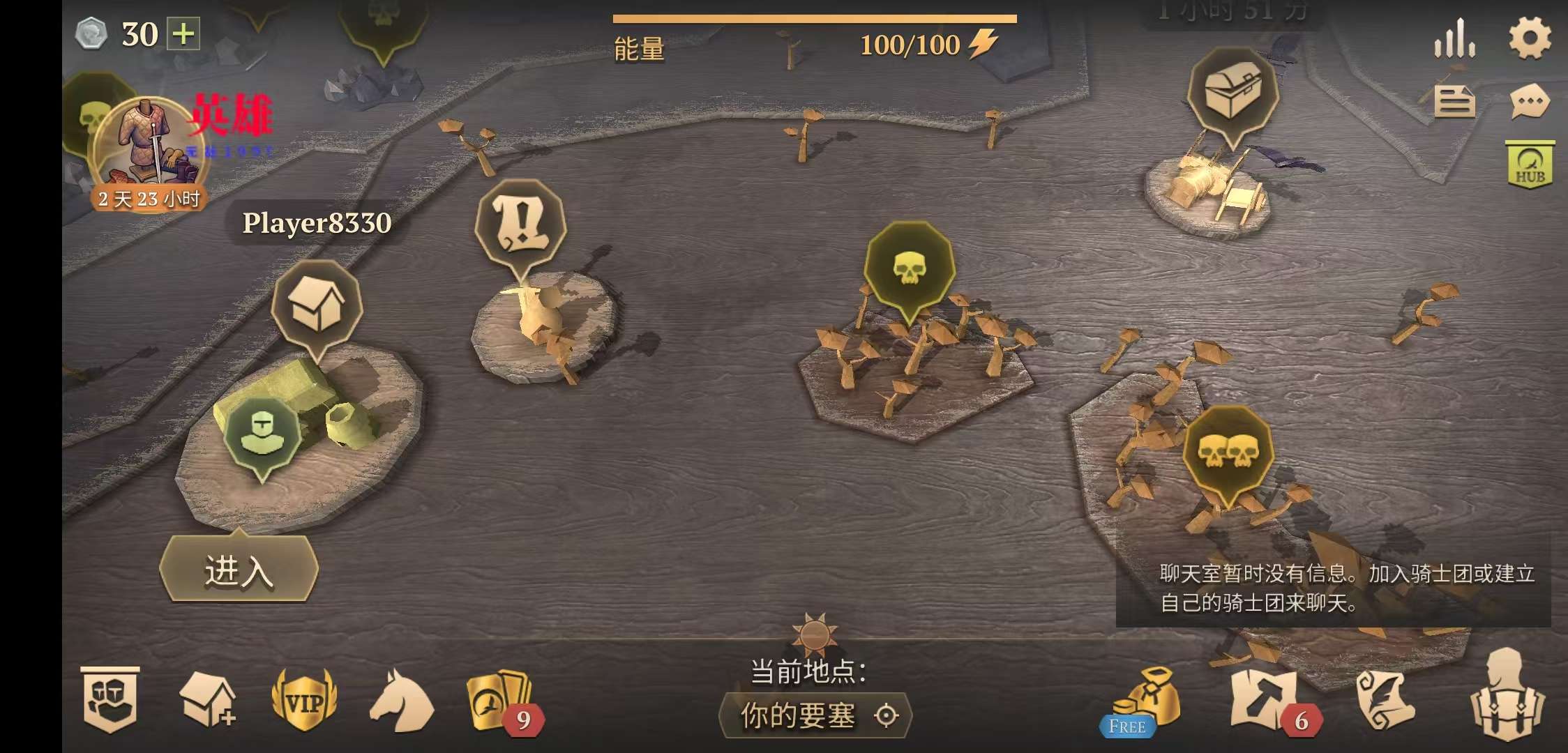Center map on 你的要塞
Image resolution: width=1568 pixels, height=753 pixels.
pyautogui.click(x=815, y=715)
